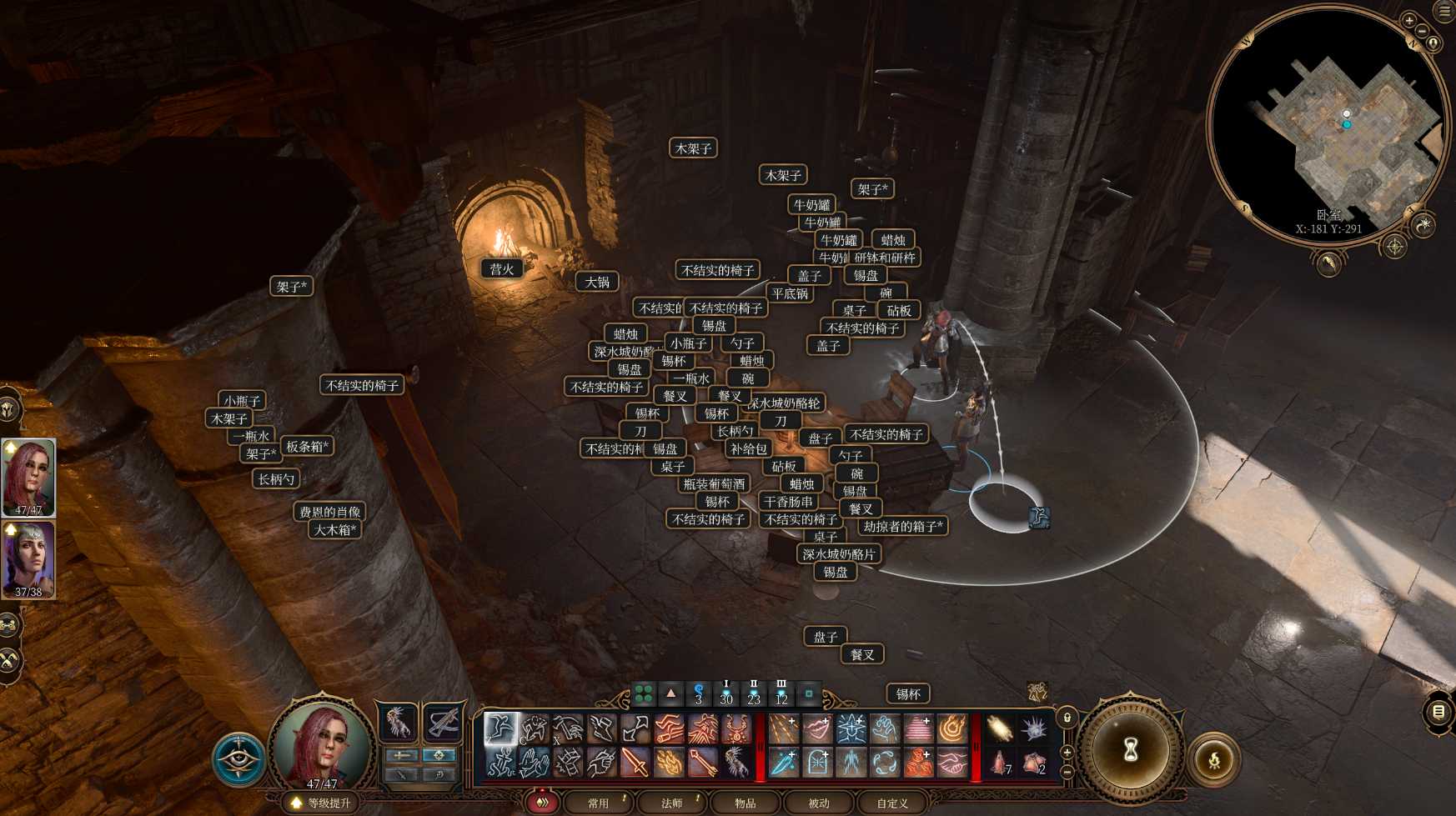Viewport: 1456px width, 816px height.
Task: Open the 法师 spell tab
Action: (671, 803)
